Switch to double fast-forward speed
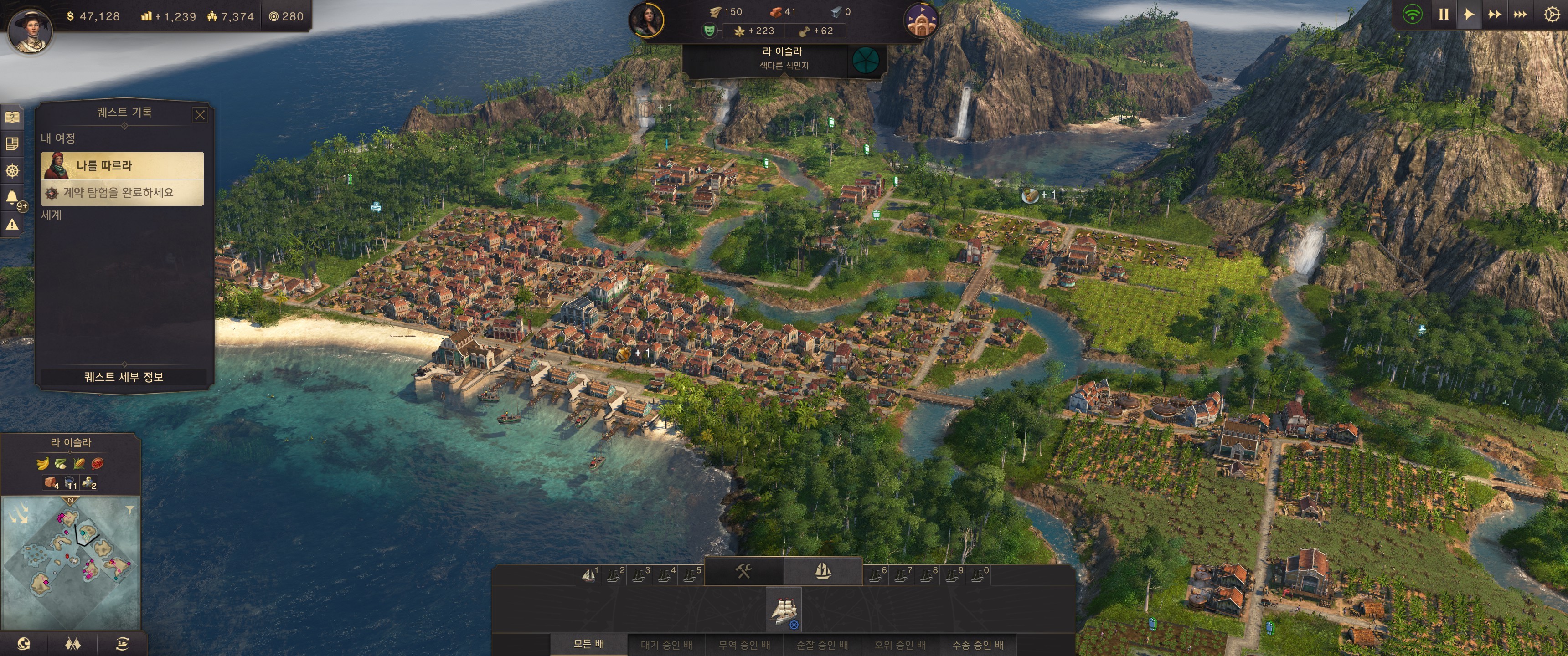 (1494, 14)
